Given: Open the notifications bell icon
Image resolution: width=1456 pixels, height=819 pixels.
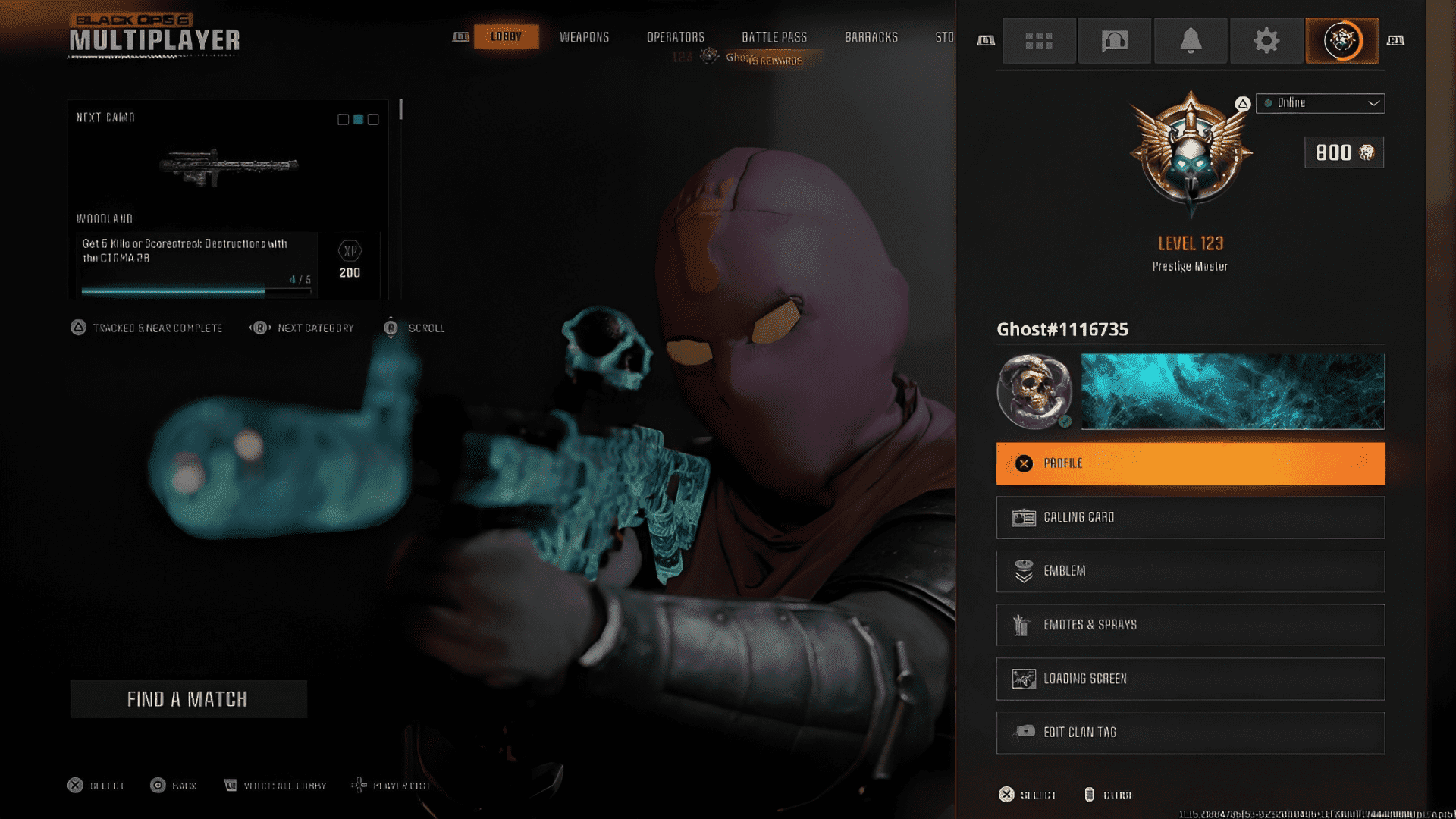Looking at the screenshot, I should [x=1191, y=41].
